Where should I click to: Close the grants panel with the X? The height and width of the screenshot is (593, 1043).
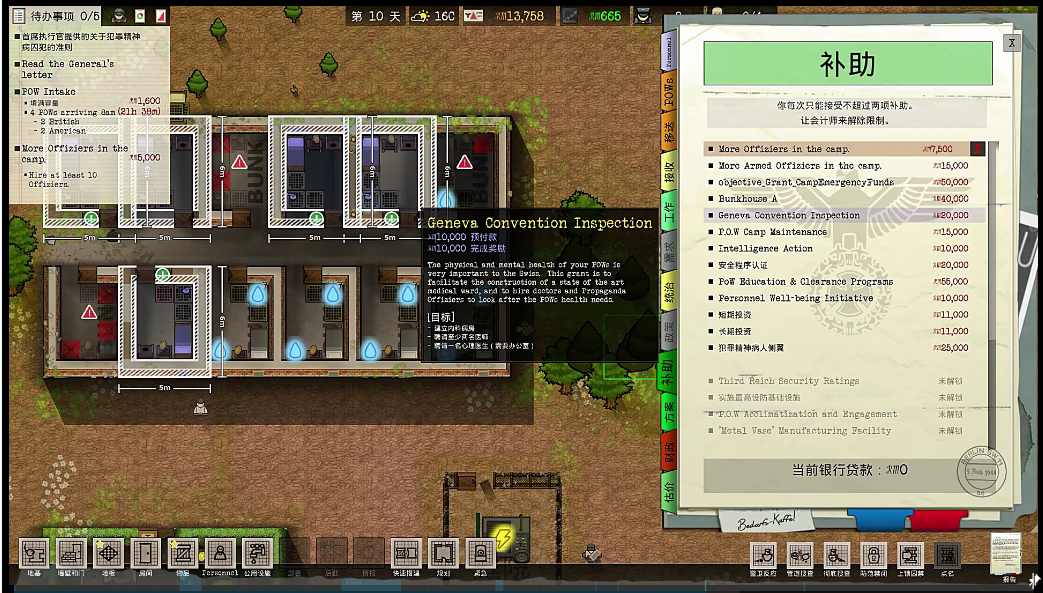[x=1012, y=43]
